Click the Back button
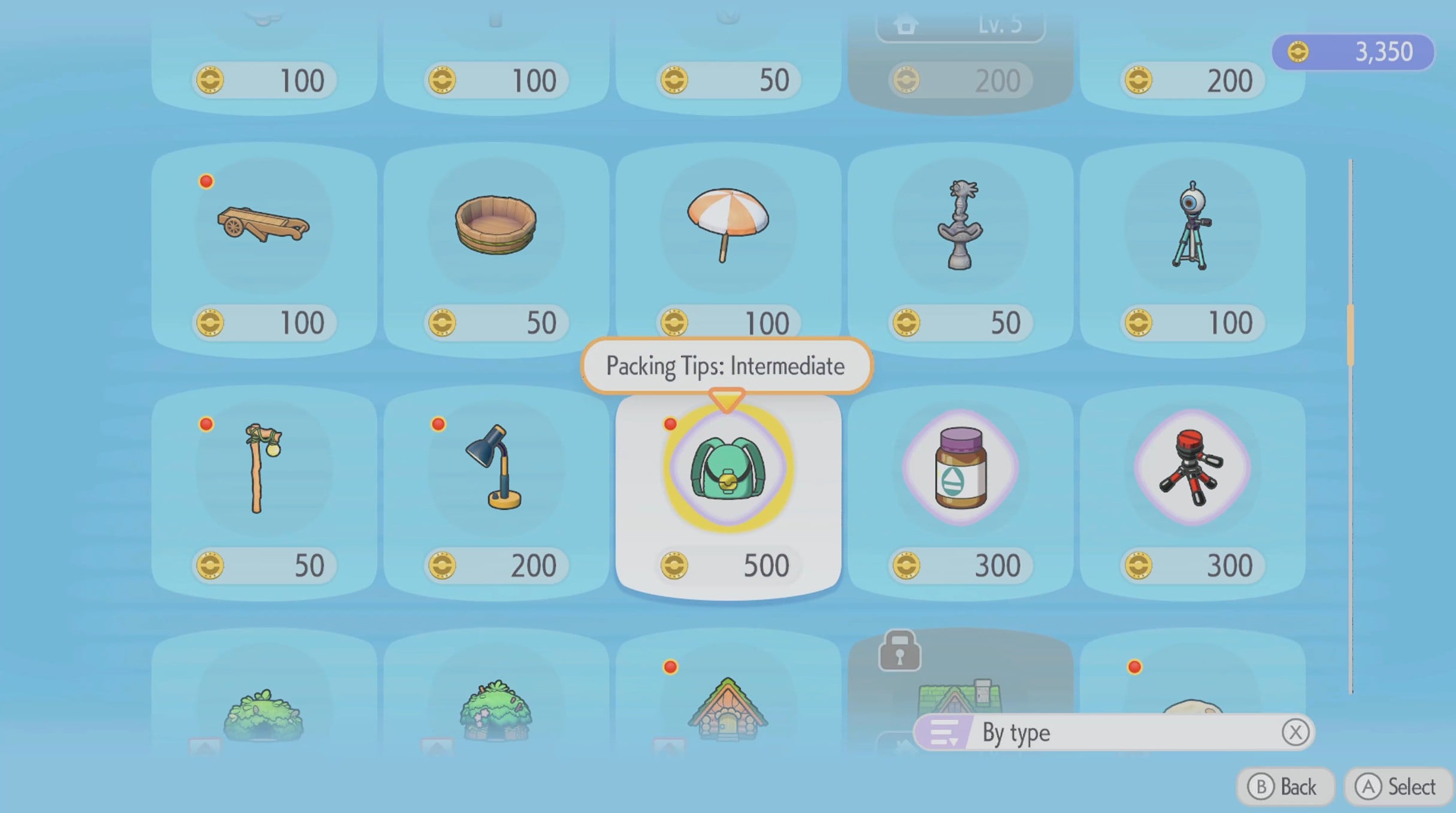The width and height of the screenshot is (1456, 813). coord(1285,786)
